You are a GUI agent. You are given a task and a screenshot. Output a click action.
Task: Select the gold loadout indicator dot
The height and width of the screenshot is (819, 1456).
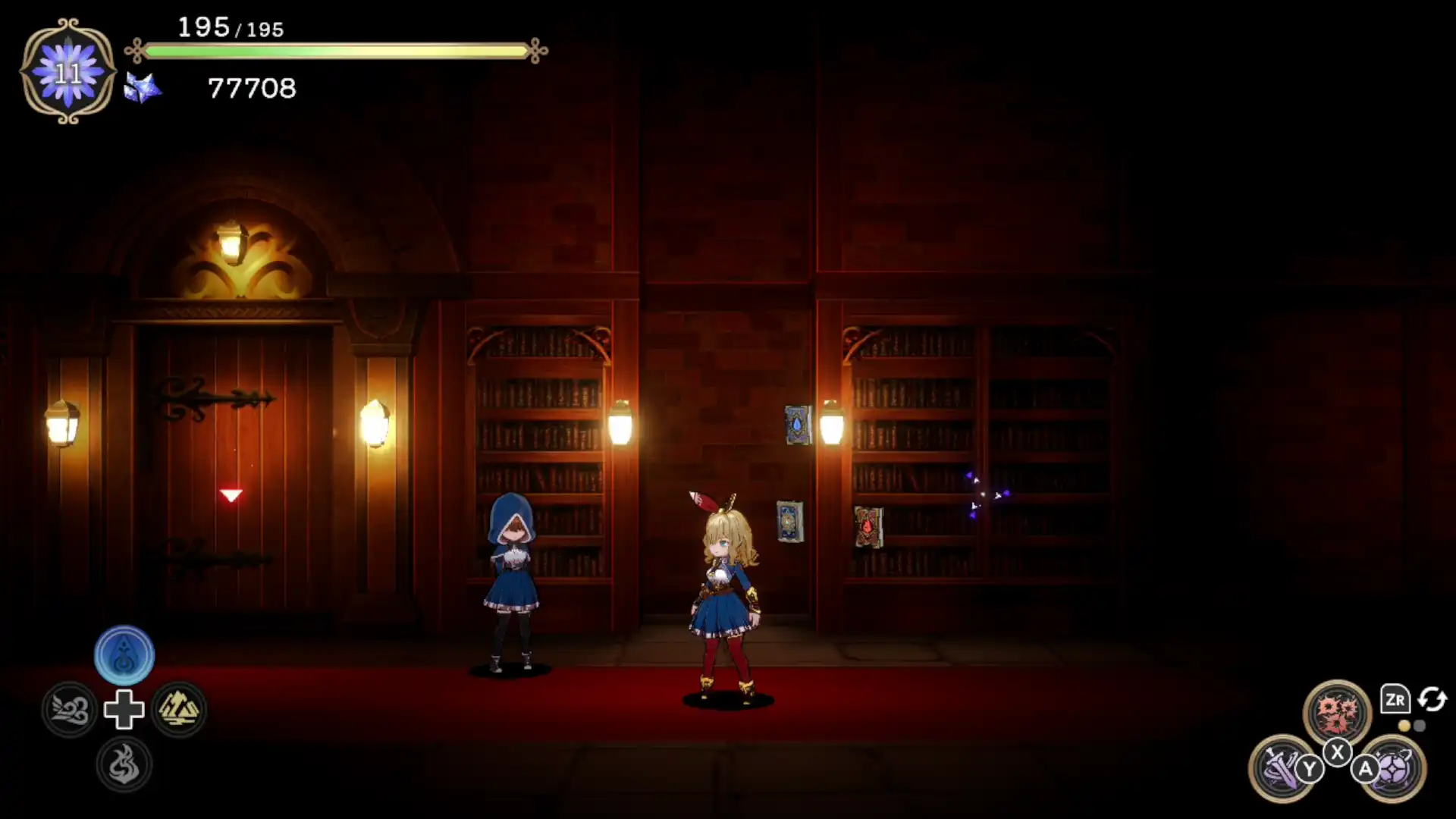pyautogui.click(x=1404, y=725)
